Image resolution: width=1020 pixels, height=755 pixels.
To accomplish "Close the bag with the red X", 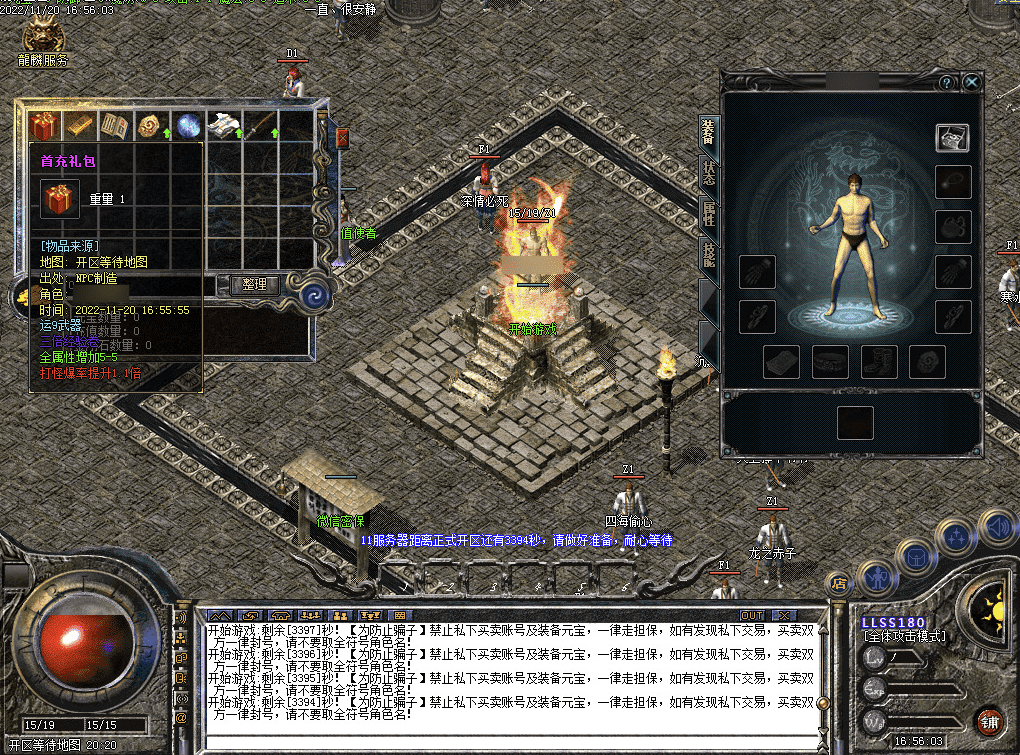I will click(342, 137).
